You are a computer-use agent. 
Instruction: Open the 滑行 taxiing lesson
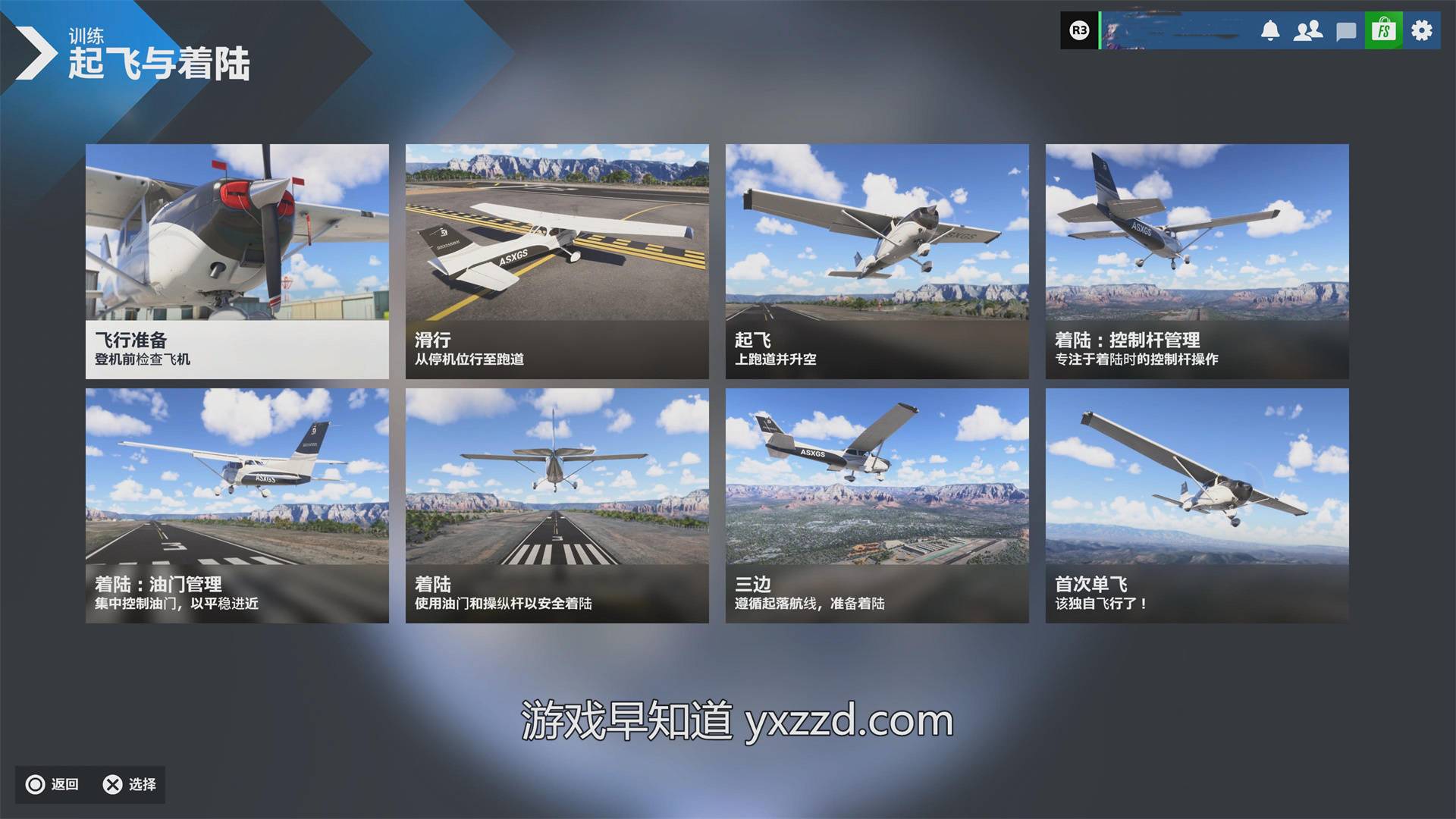click(557, 261)
